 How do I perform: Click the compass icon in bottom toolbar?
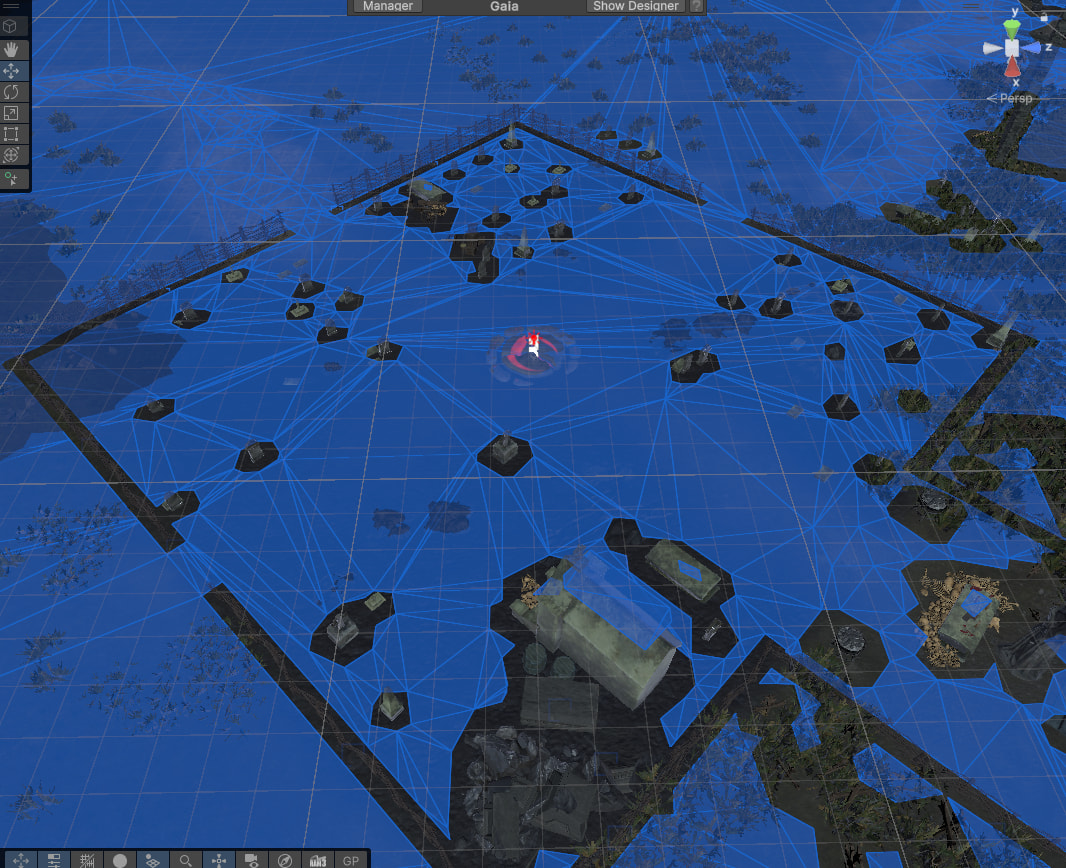(285, 860)
